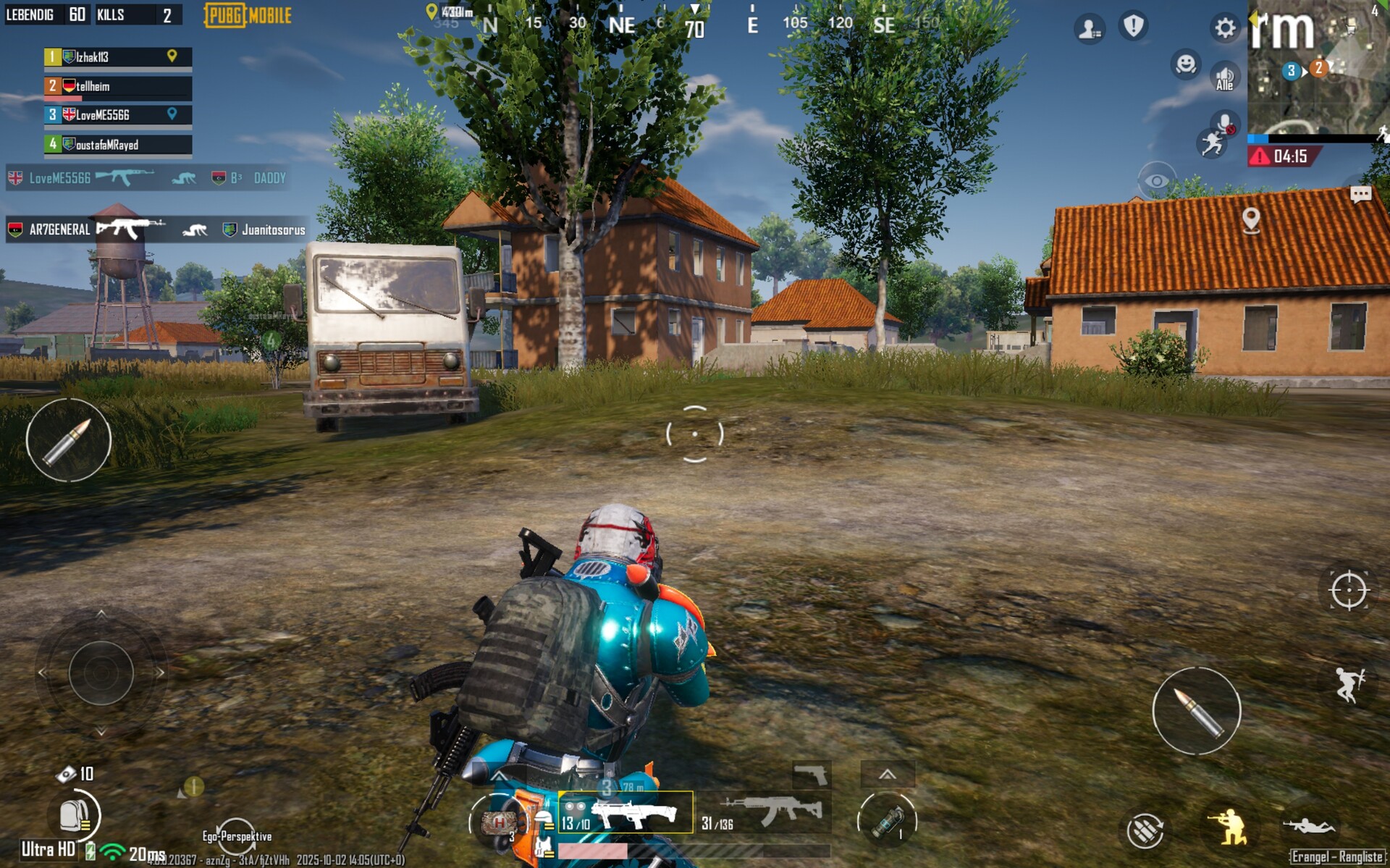
Task: Aim down sights with the crosshair button
Action: (1349, 590)
